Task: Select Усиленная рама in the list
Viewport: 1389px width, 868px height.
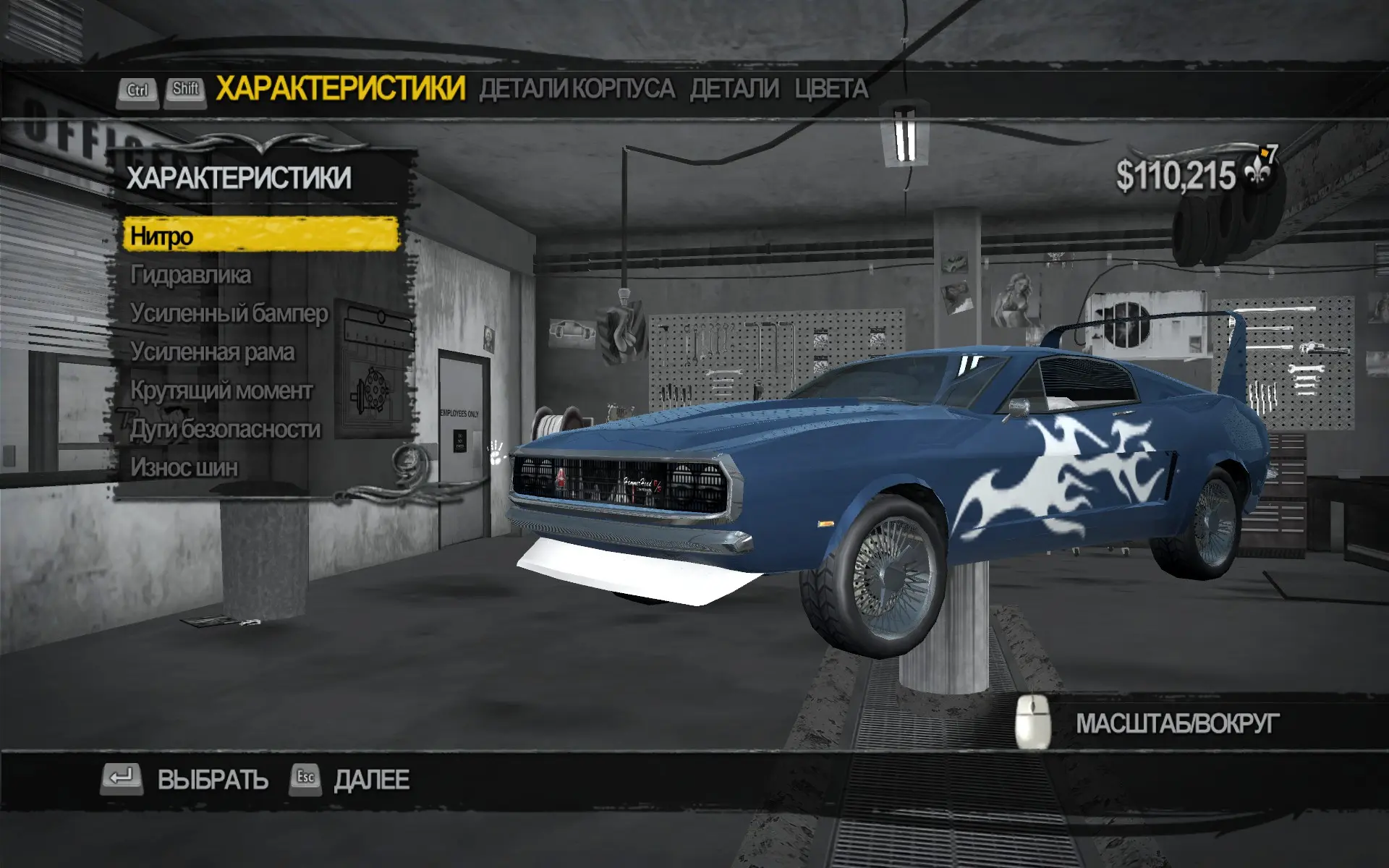Action: point(212,352)
